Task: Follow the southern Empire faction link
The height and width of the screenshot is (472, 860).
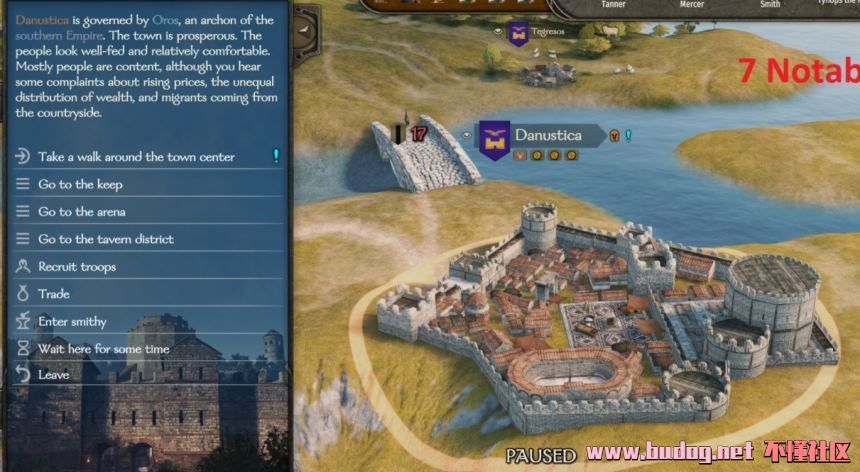Action: pyautogui.click(x=59, y=35)
